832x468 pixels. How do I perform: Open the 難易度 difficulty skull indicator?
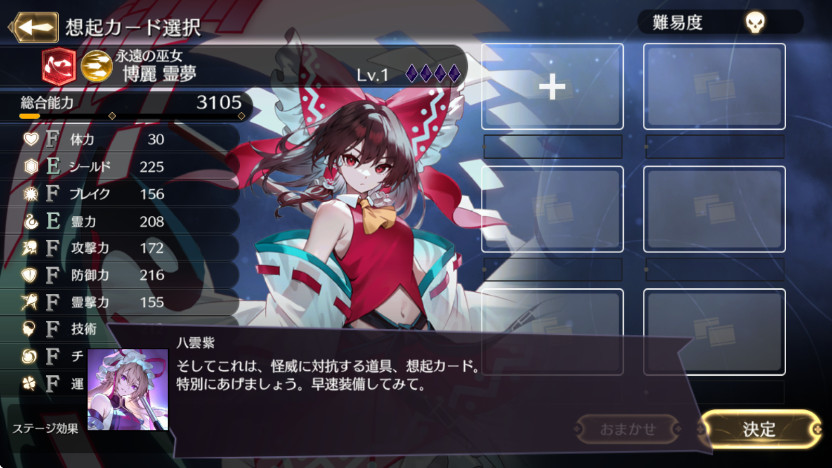click(753, 22)
